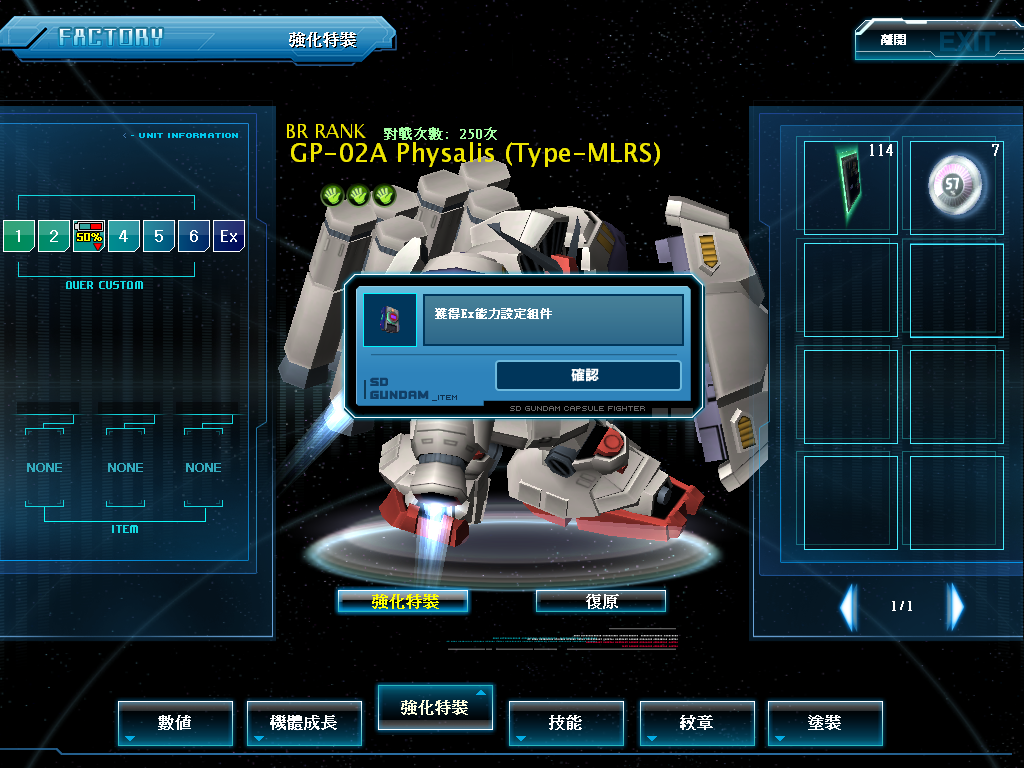The width and height of the screenshot is (1024, 768).
Task: Choose the Ex custom slot
Action: (x=229, y=237)
